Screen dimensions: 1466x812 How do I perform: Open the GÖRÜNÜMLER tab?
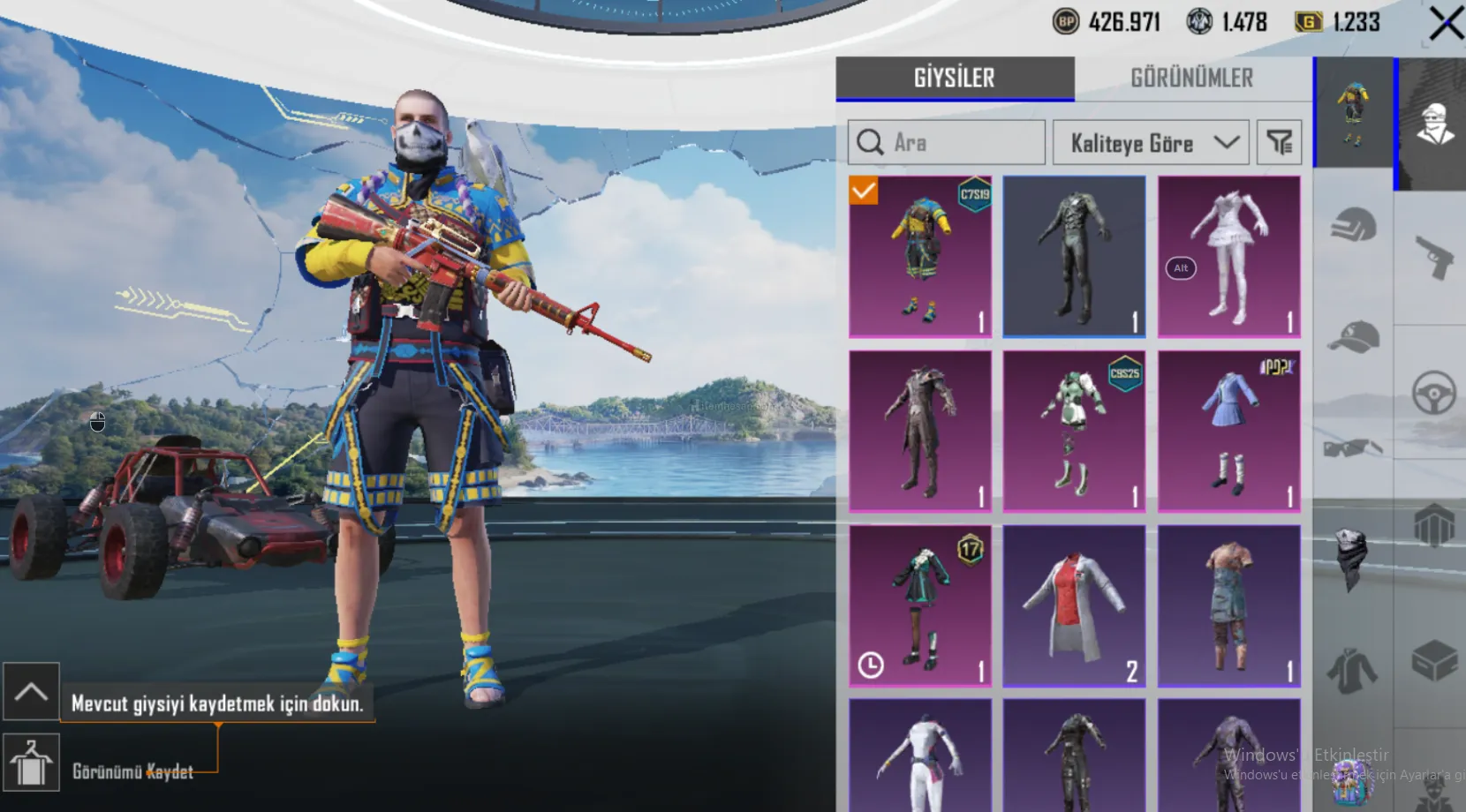pos(1191,79)
